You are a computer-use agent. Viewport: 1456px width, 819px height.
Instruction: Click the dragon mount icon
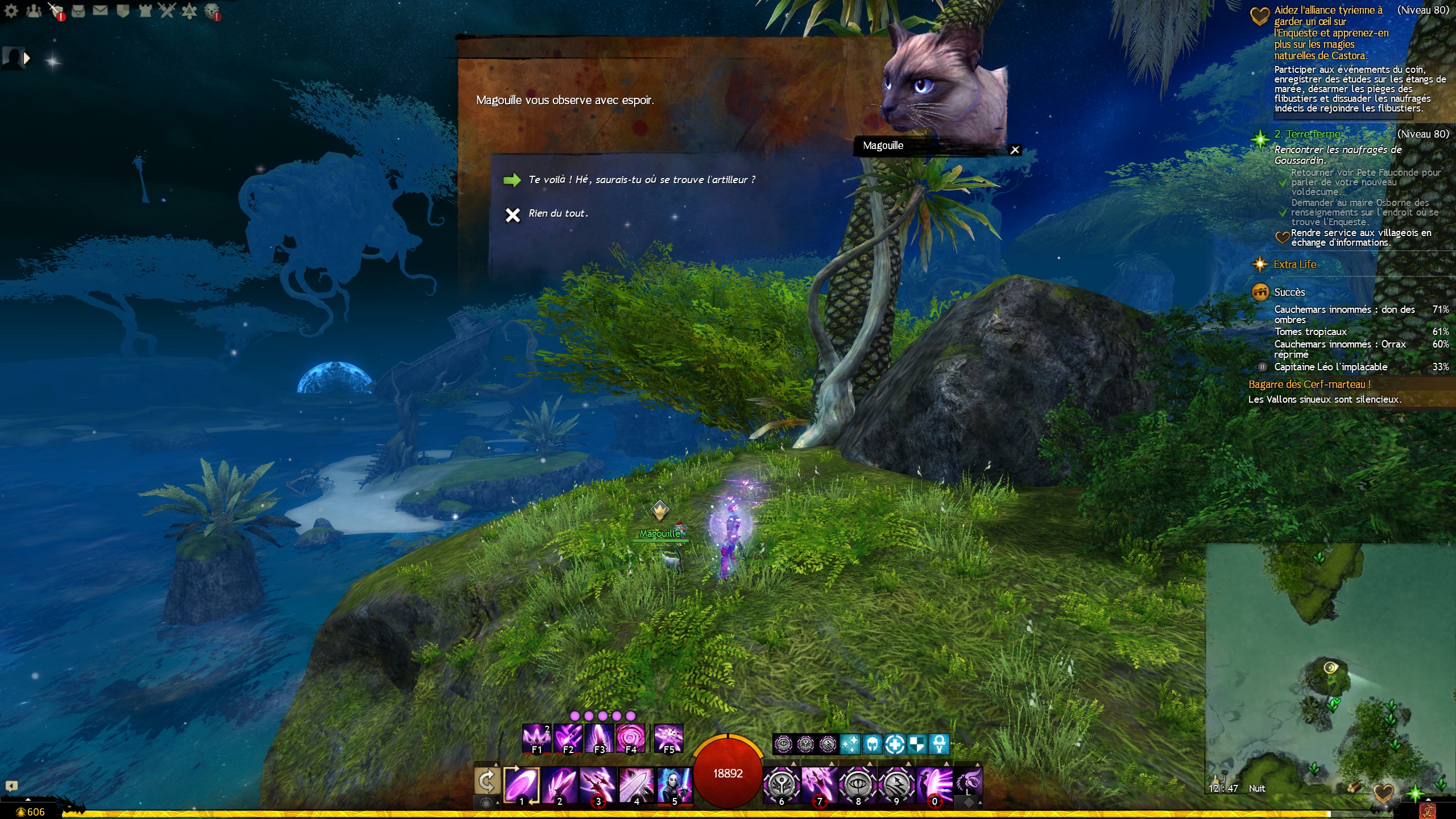pyautogui.click(x=968, y=781)
